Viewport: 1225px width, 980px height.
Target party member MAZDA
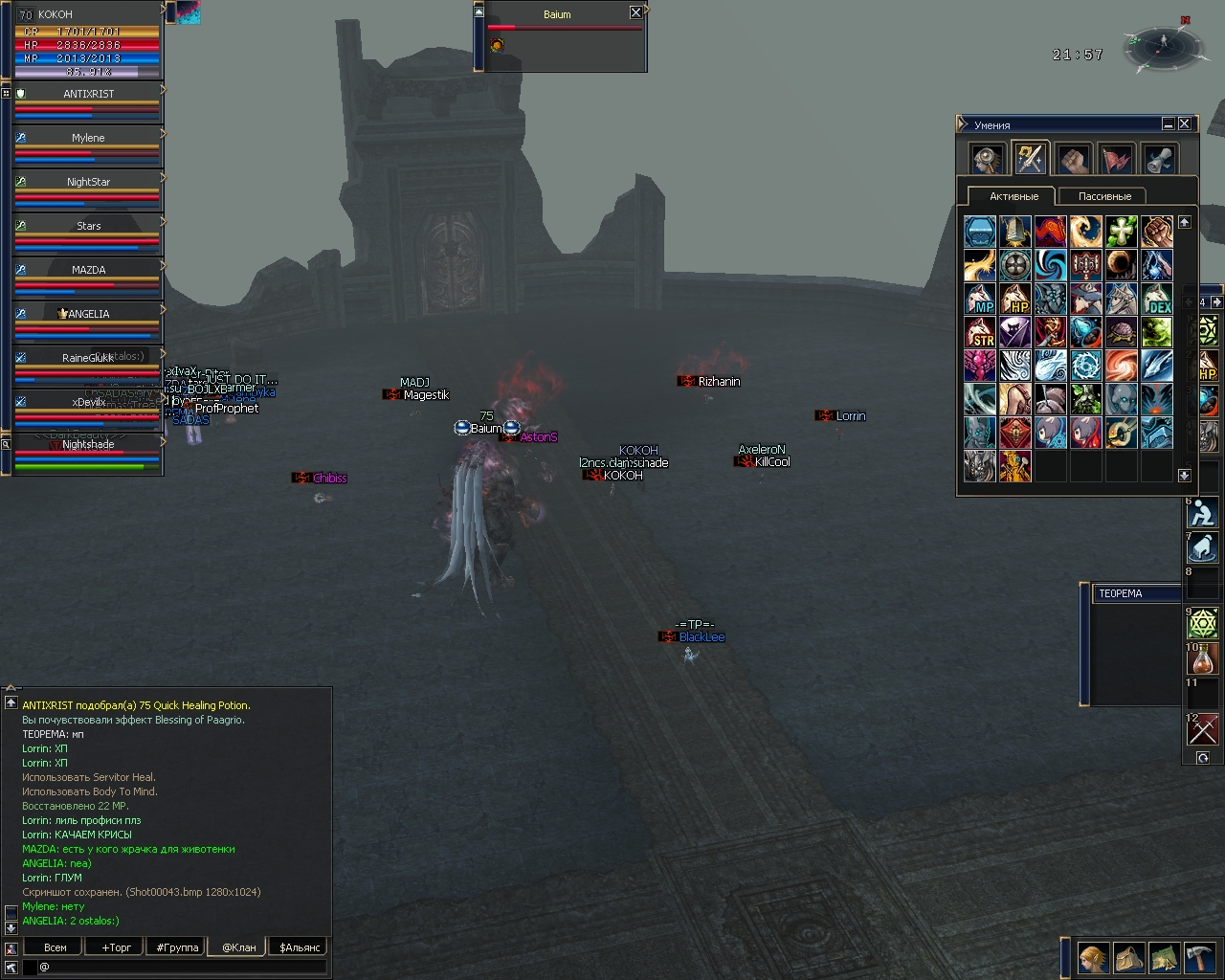[88, 270]
